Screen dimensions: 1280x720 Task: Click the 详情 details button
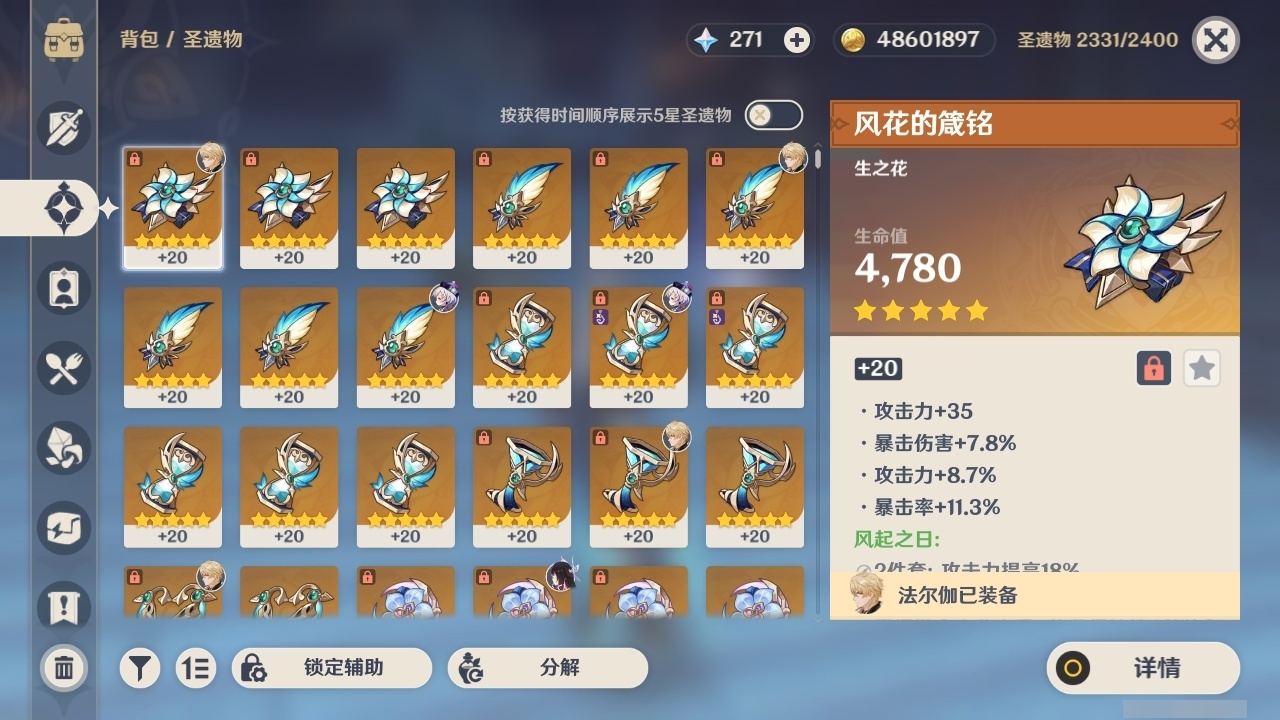tap(1142, 668)
